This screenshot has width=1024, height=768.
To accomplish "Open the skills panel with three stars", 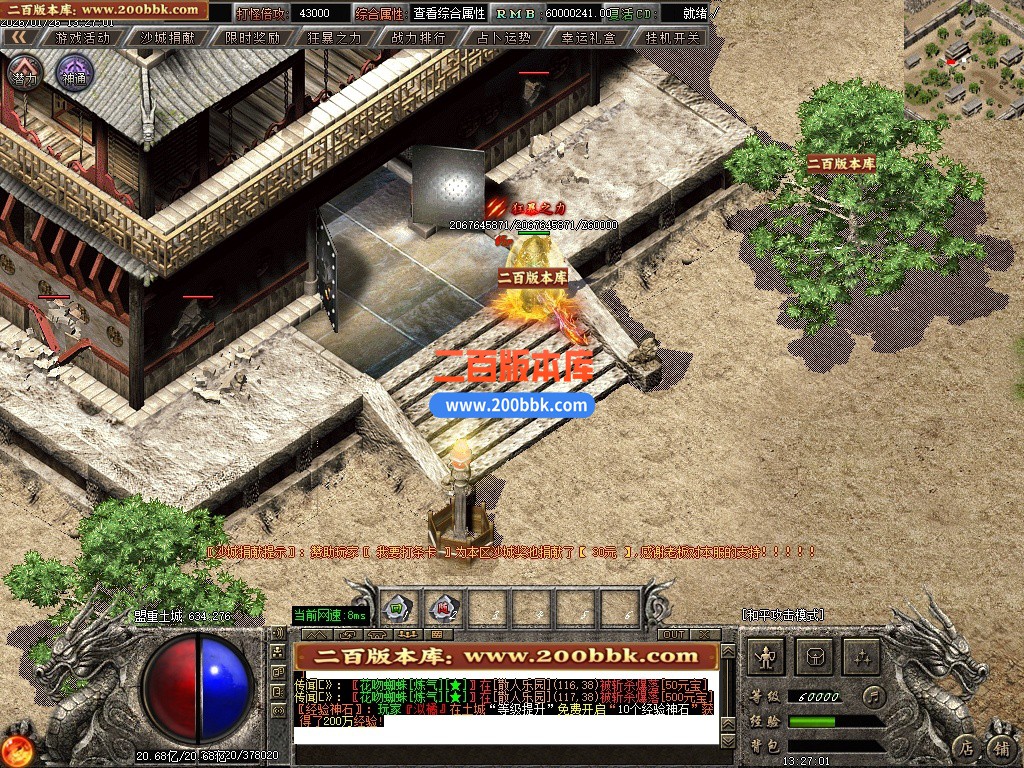I will pyautogui.click(x=862, y=656).
